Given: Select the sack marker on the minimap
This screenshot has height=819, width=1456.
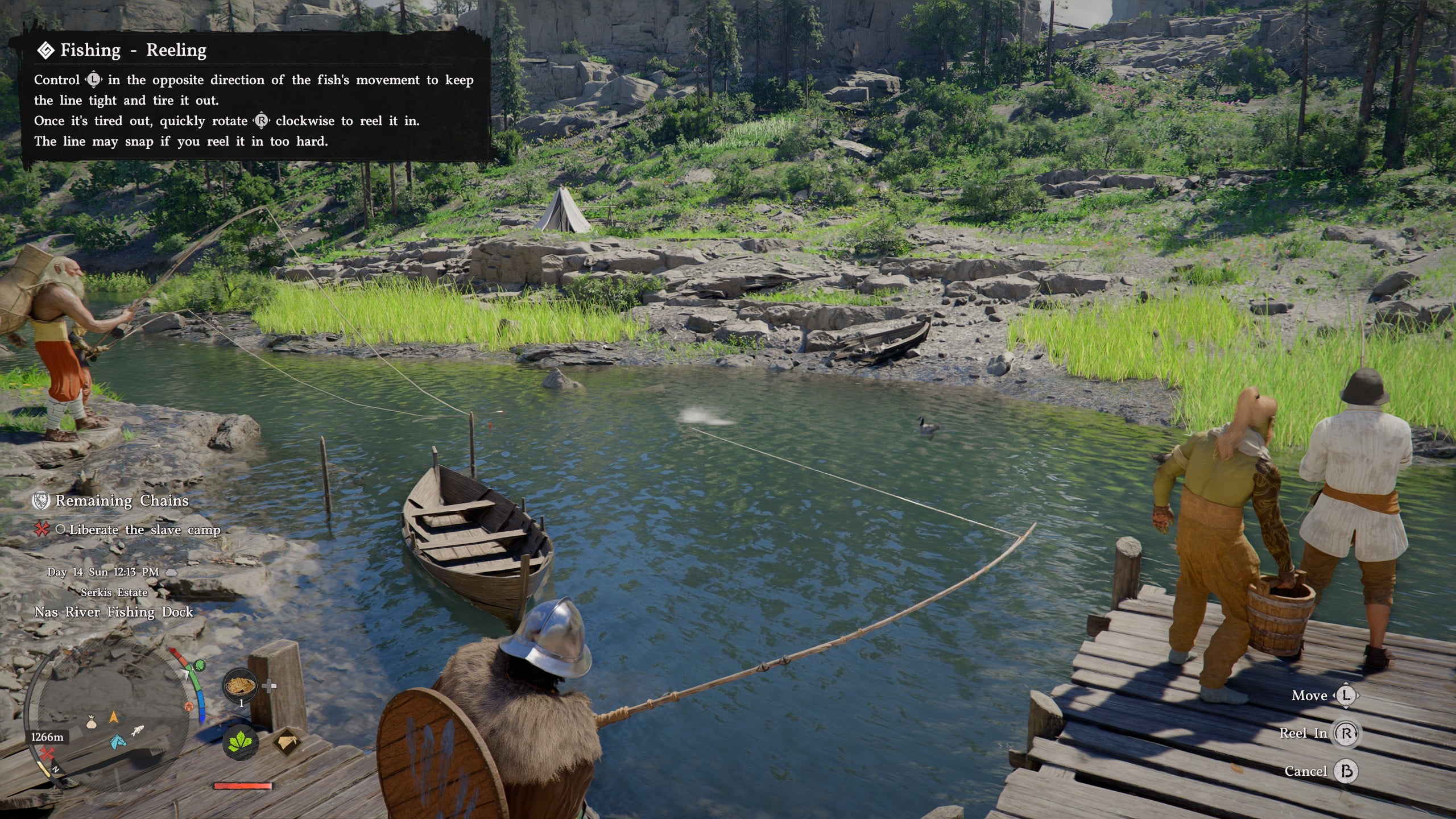Looking at the screenshot, I should pyautogui.click(x=91, y=722).
